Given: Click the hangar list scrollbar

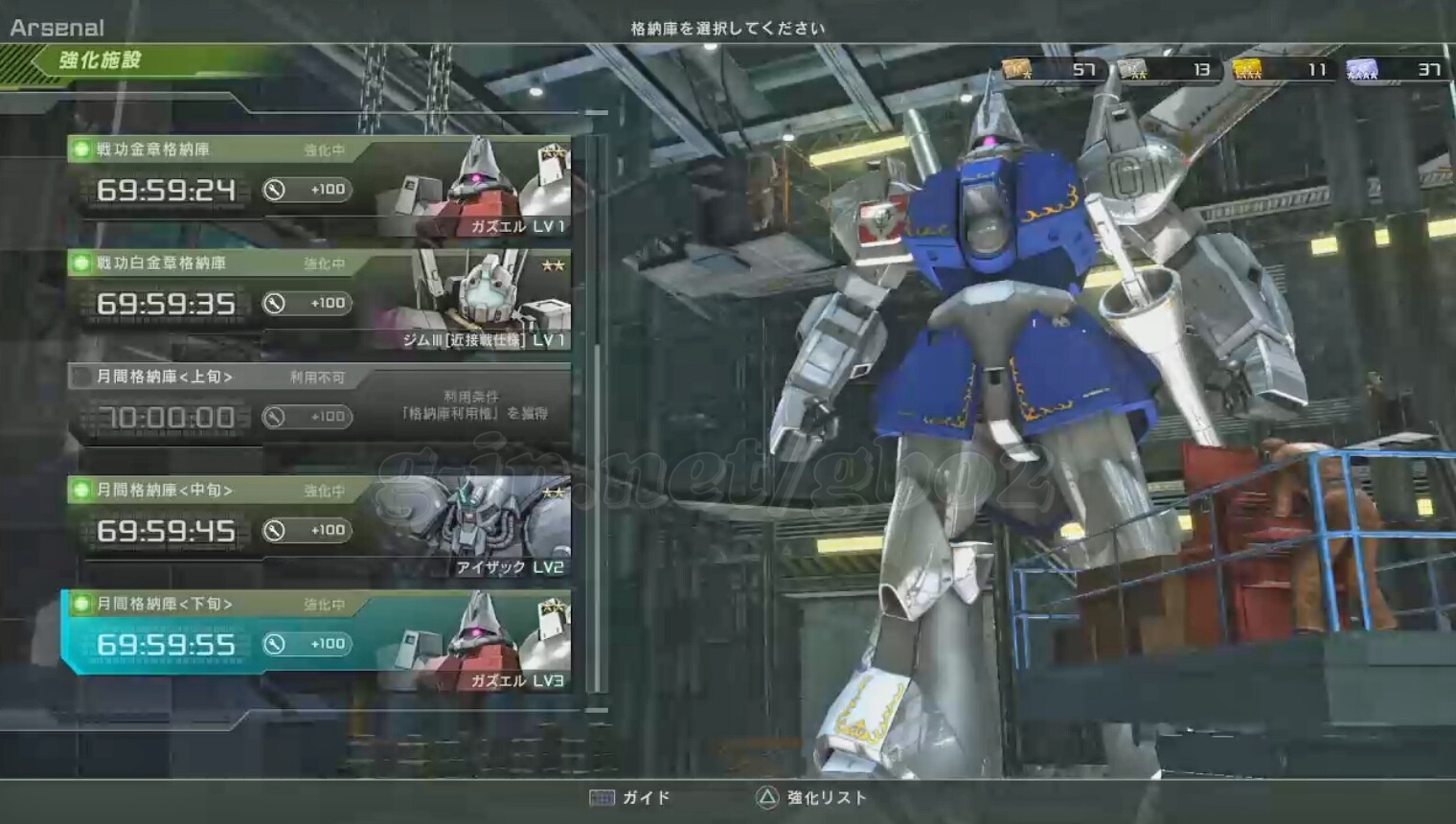Looking at the screenshot, I should coord(598,412).
